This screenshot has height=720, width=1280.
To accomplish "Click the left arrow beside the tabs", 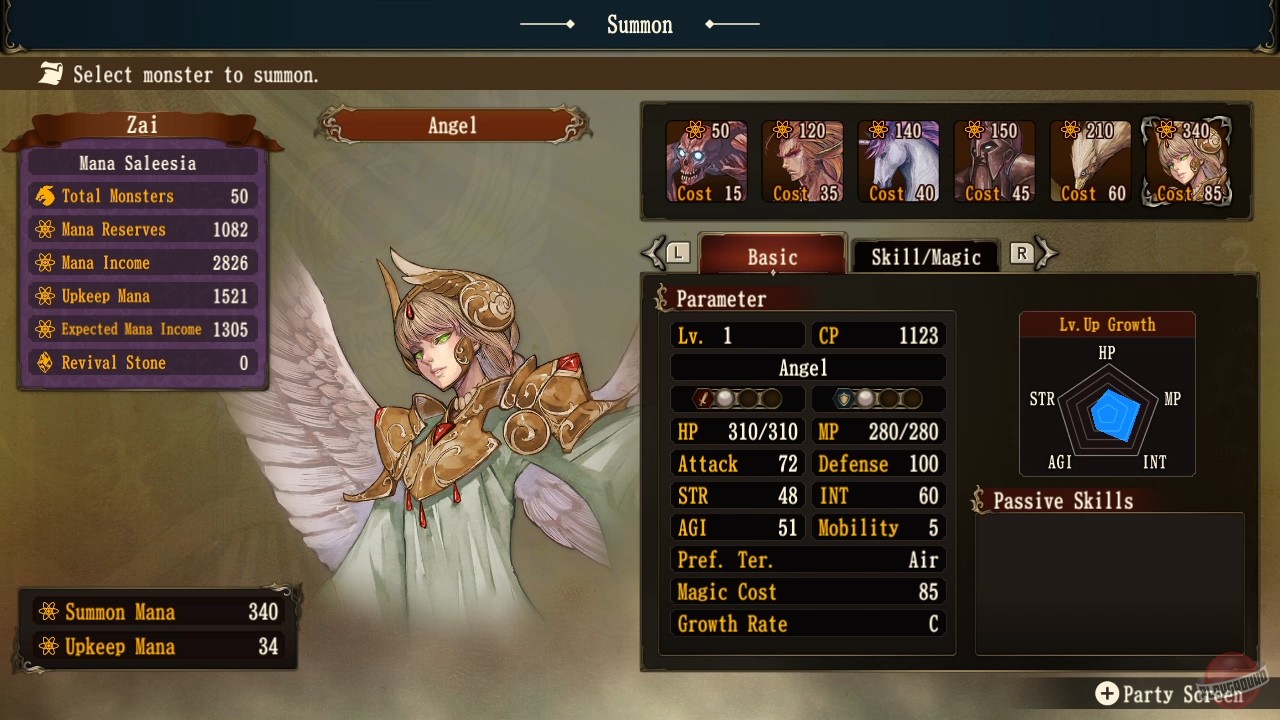I will click(x=657, y=254).
